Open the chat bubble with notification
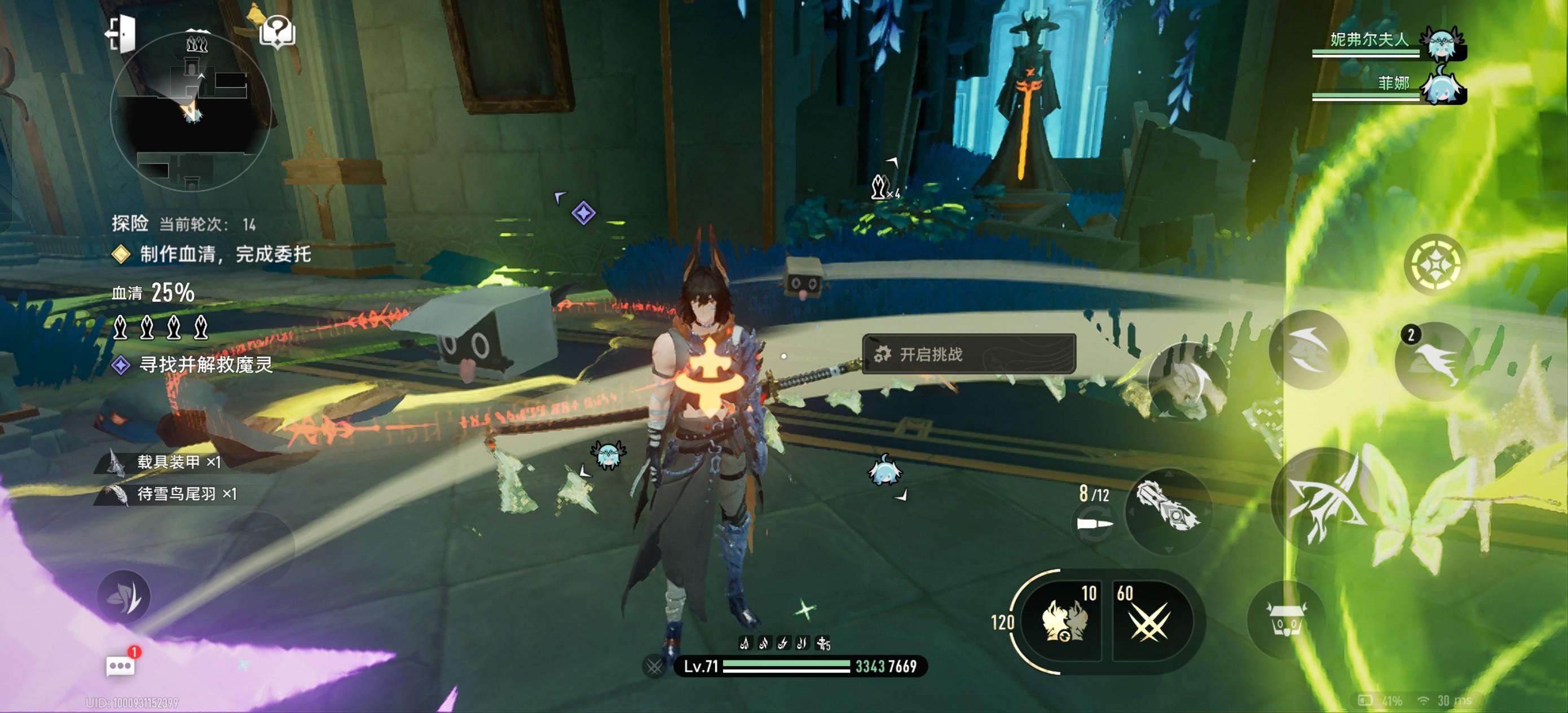1568x713 pixels. pyautogui.click(x=121, y=666)
